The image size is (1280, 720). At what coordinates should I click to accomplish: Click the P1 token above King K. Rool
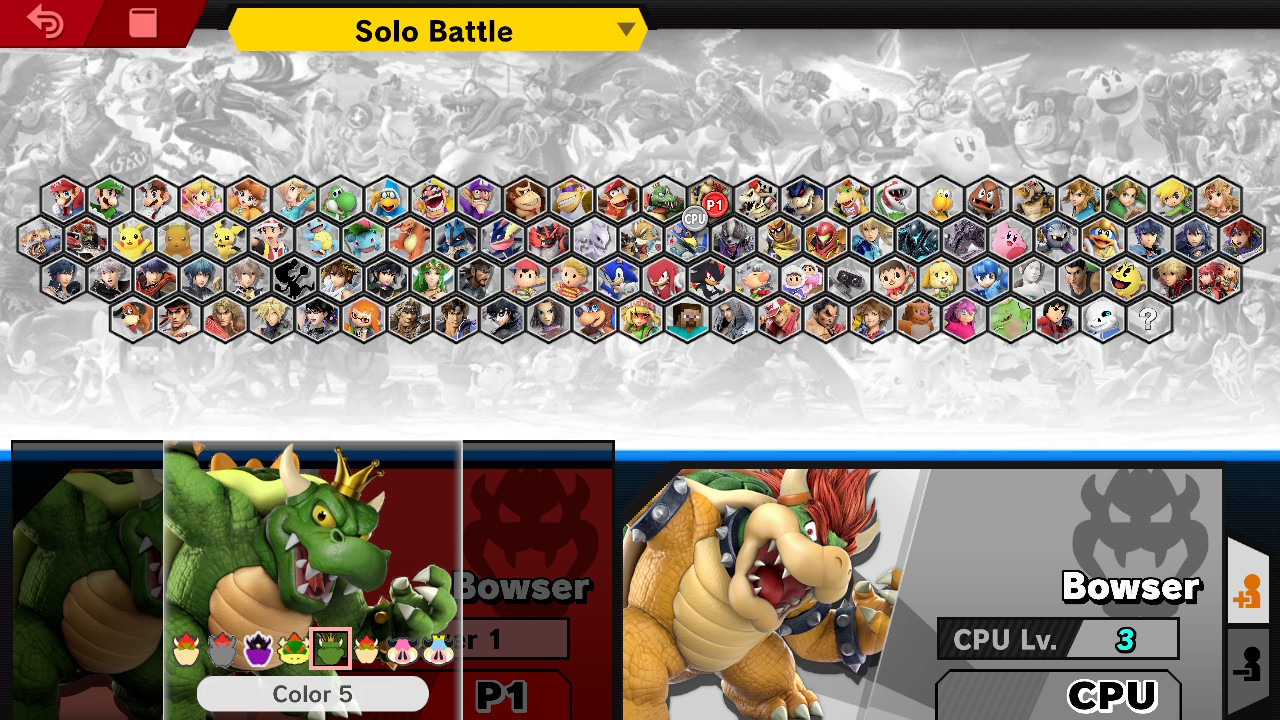(x=714, y=204)
